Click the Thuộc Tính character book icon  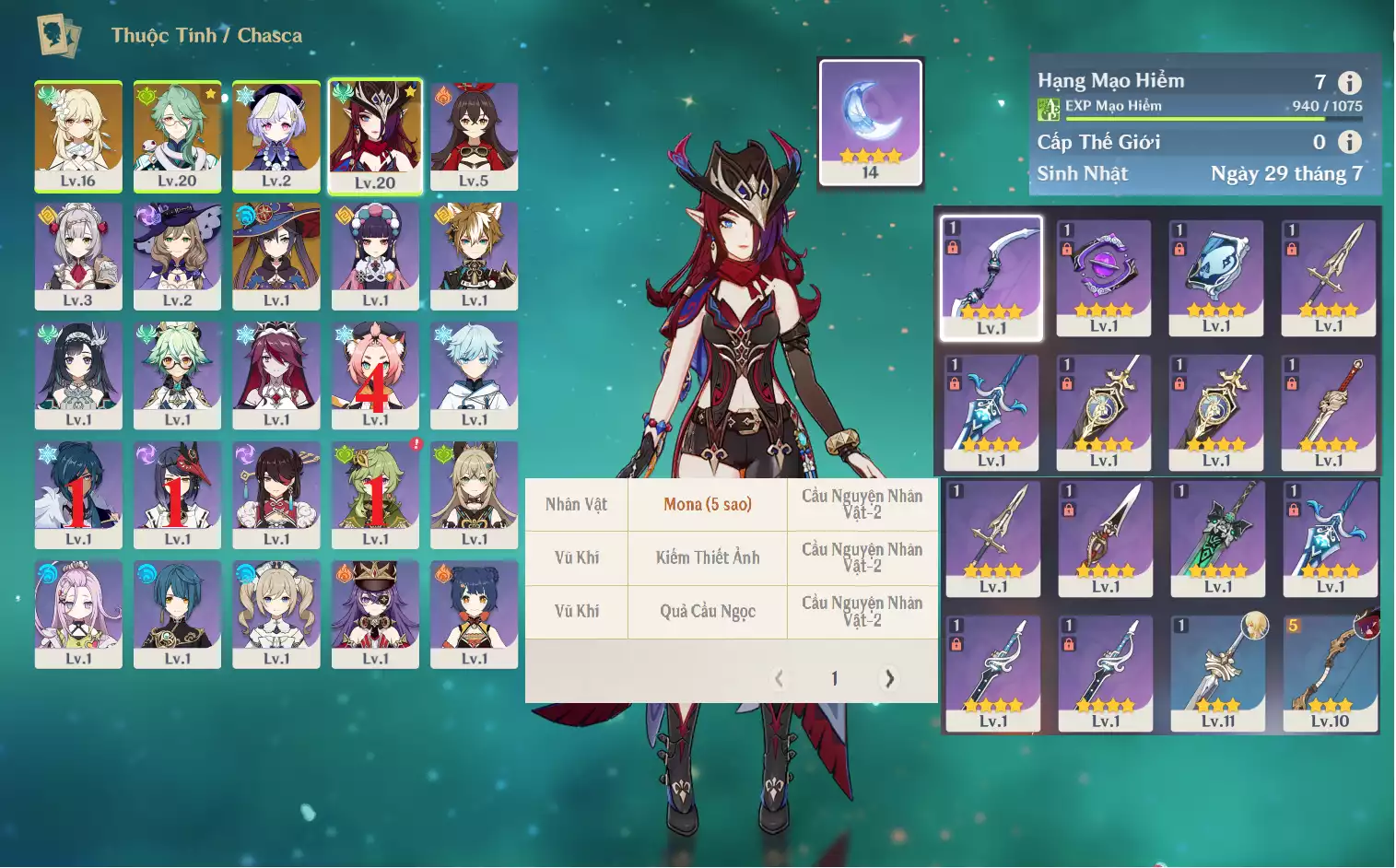click(x=58, y=36)
